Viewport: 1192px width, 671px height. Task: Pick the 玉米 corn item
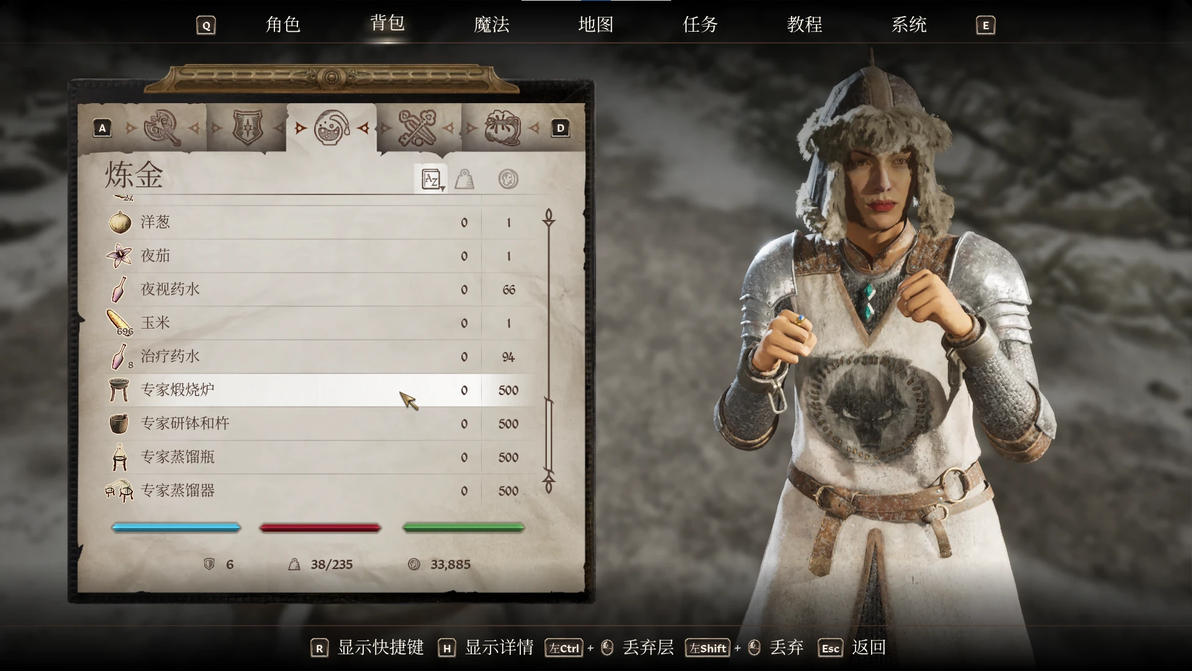click(x=155, y=323)
